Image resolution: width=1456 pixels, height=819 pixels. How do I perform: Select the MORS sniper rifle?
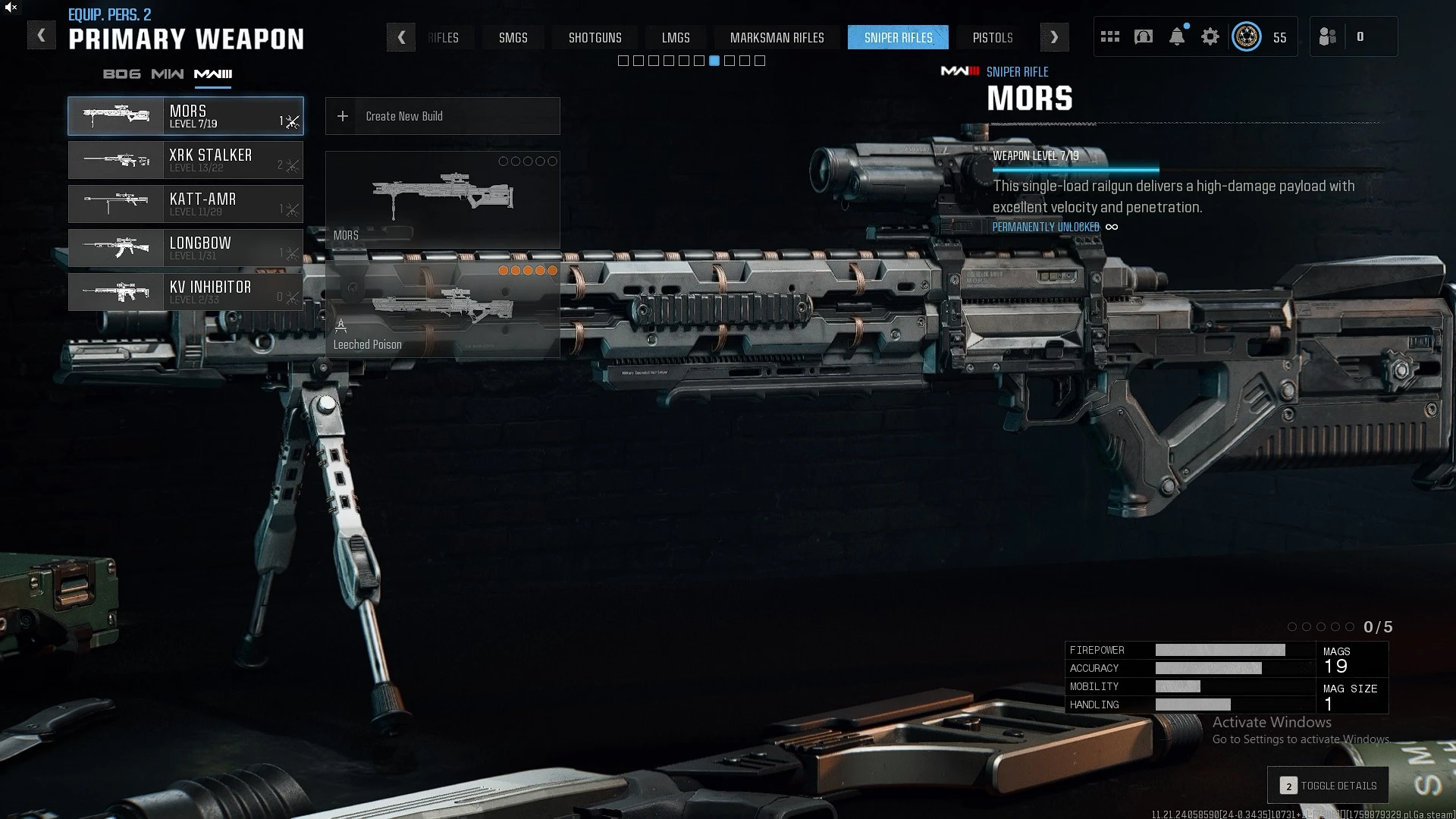(x=186, y=116)
